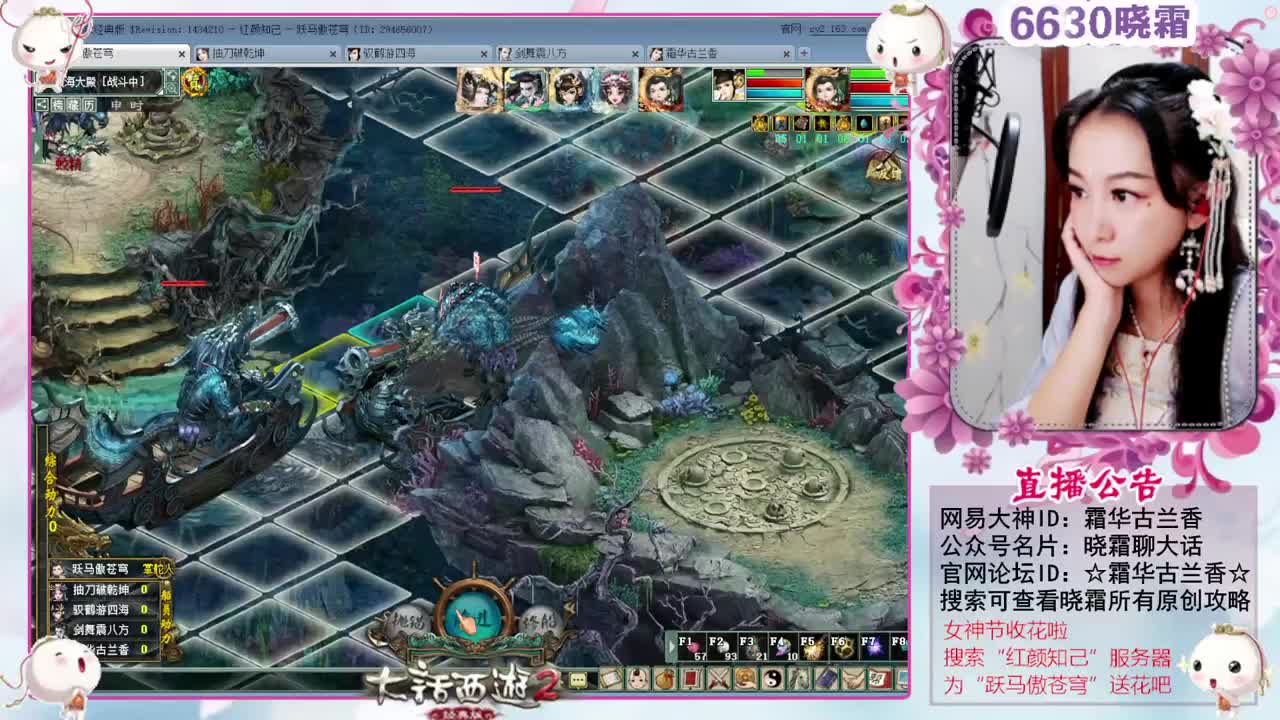The width and height of the screenshot is (1280, 720).
Task: Open the chat emoticon smiley icon
Action: click(x=638, y=681)
